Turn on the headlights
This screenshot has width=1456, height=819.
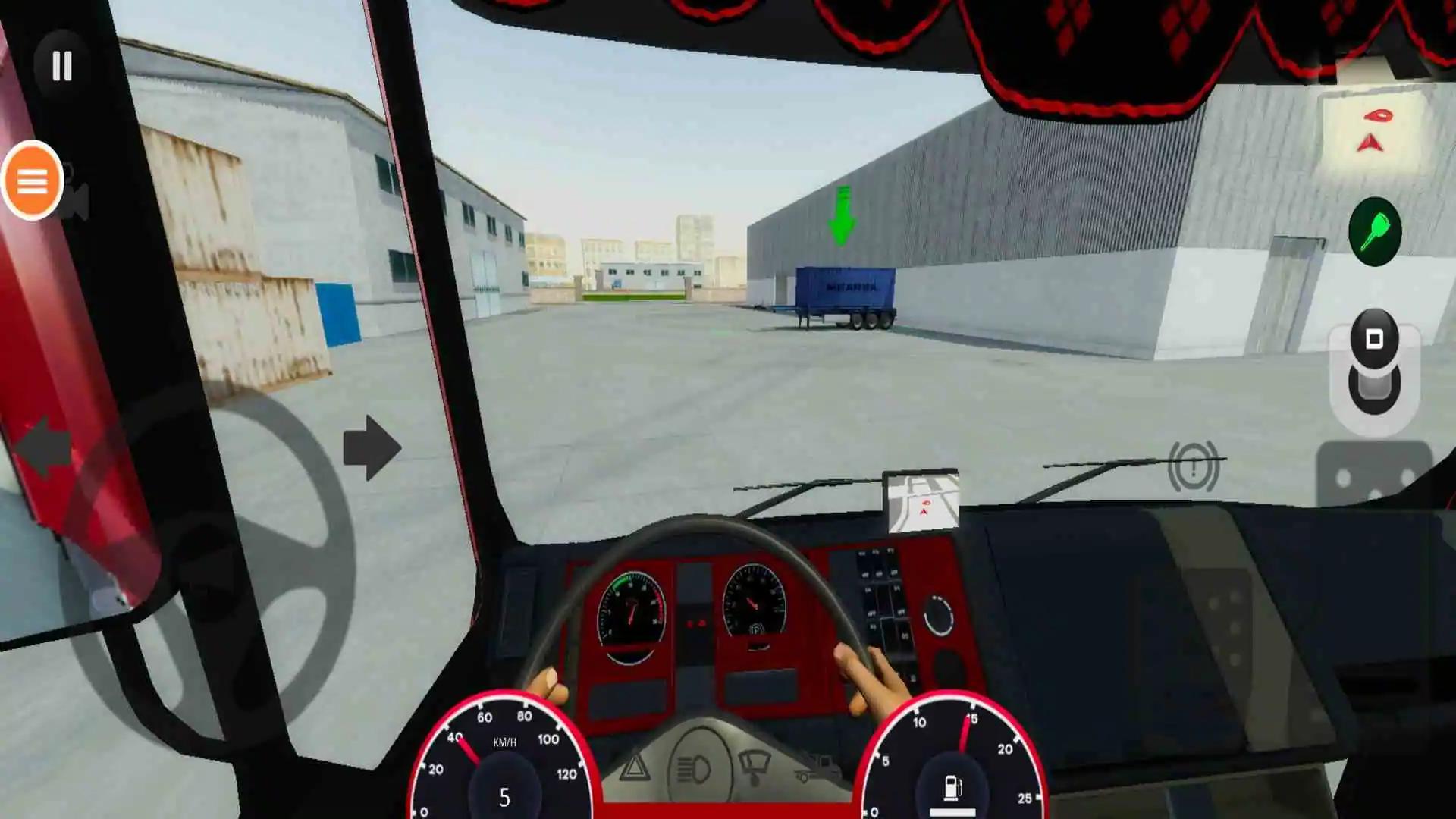pyautogui.click(x=694, y=767)
